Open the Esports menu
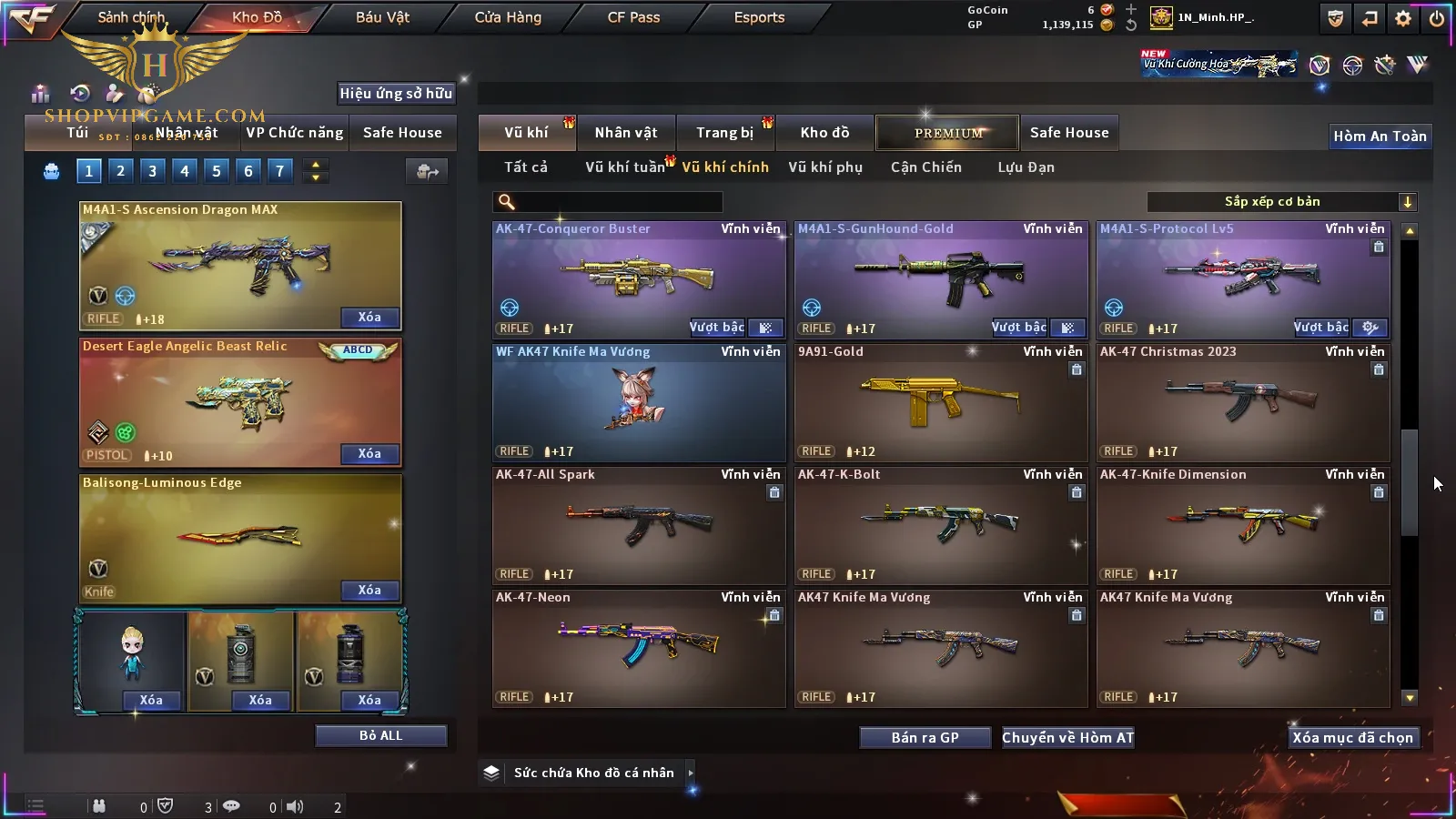This screenshot has height=819, width=1456. click(x=759, y=17)
